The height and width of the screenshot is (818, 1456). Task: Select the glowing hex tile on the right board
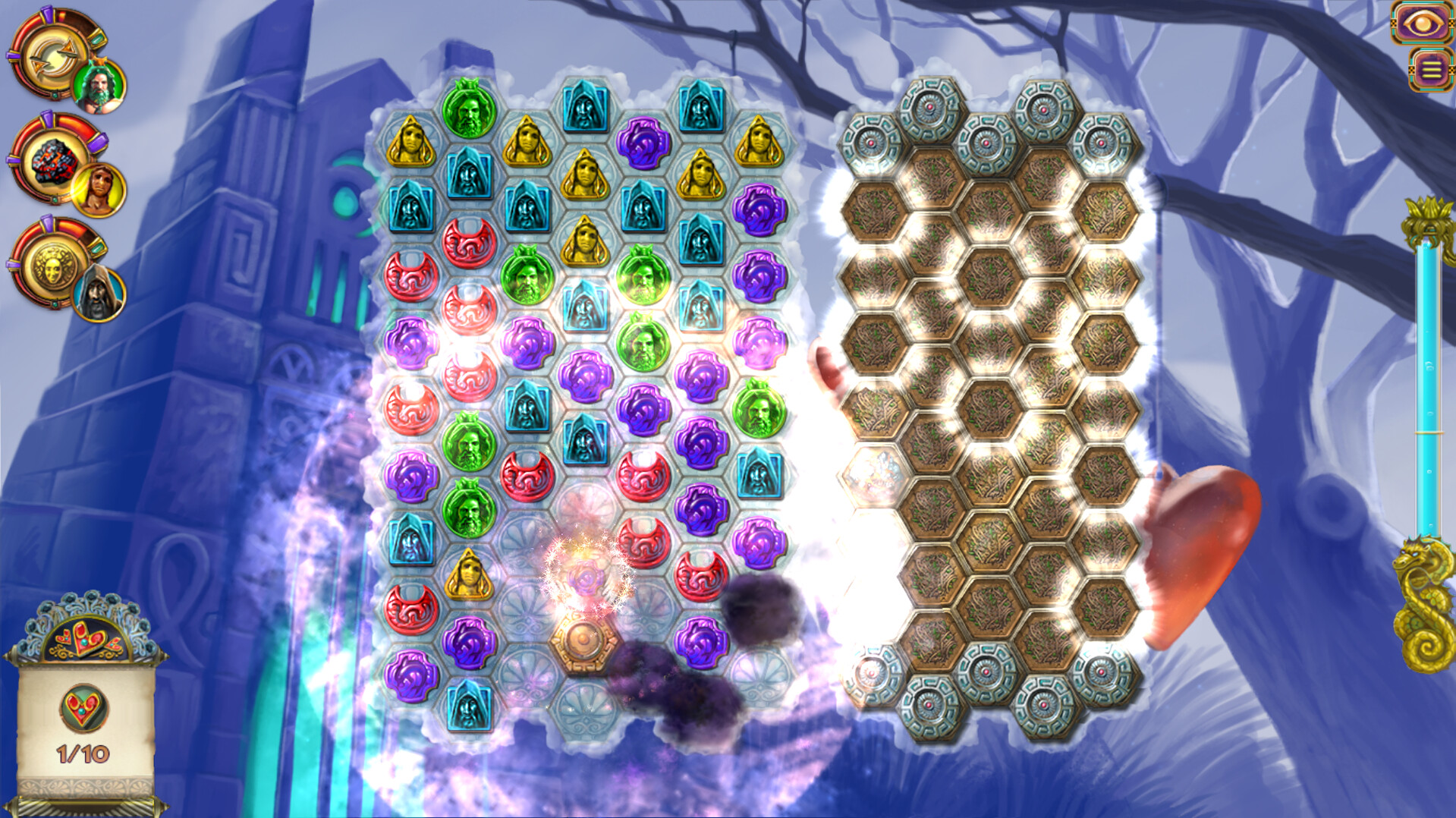873,474
